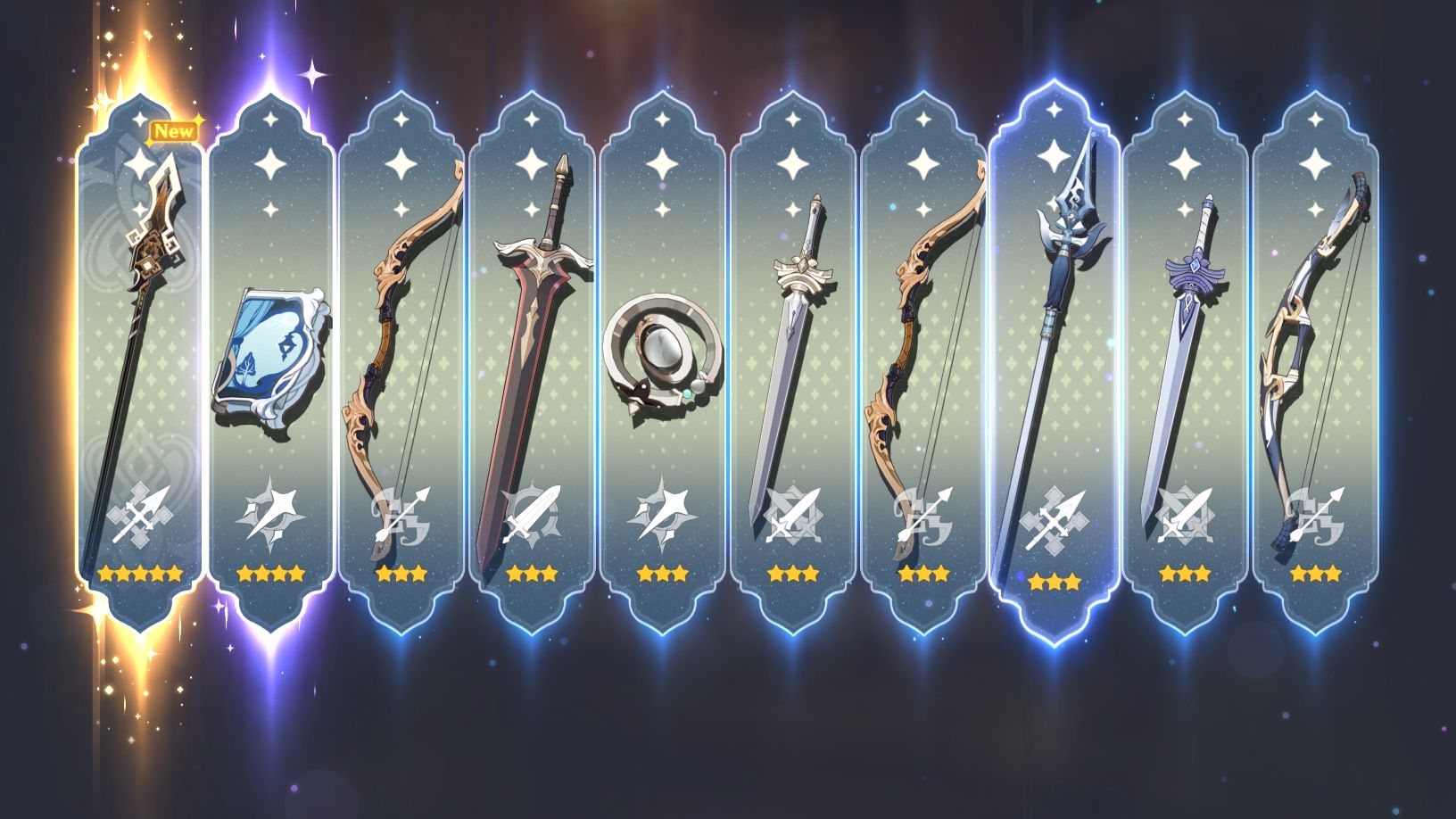Select the bow weapon-type icon on third card

point(401,517)
